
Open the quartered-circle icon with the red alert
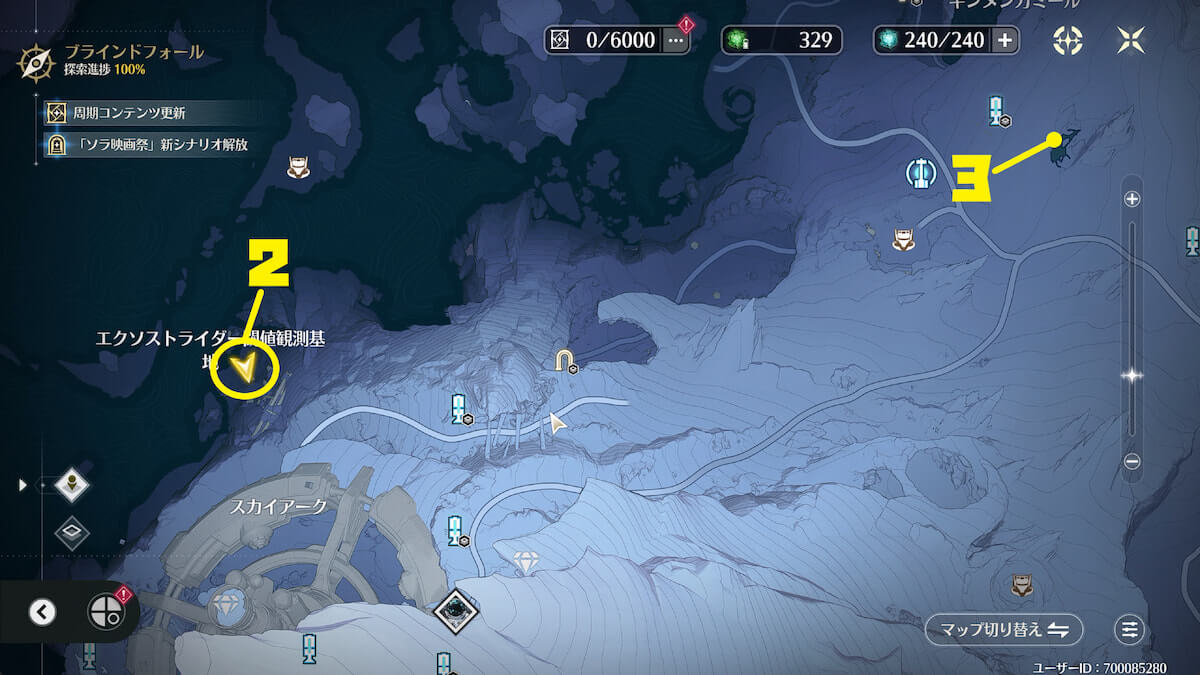click(105, 611)
